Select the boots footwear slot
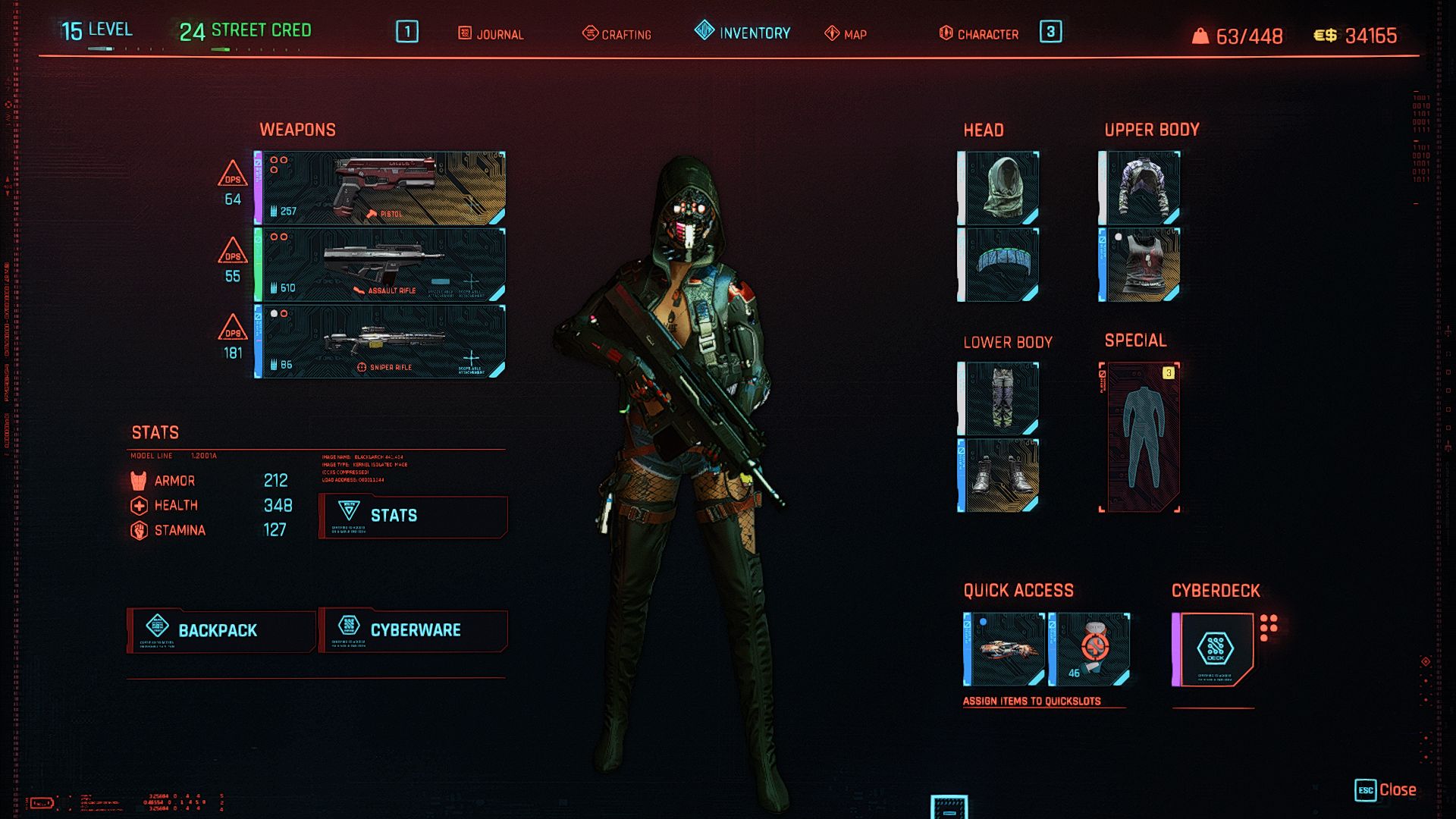This screenshot has height=819, width=1456. (x=999, y=475)
